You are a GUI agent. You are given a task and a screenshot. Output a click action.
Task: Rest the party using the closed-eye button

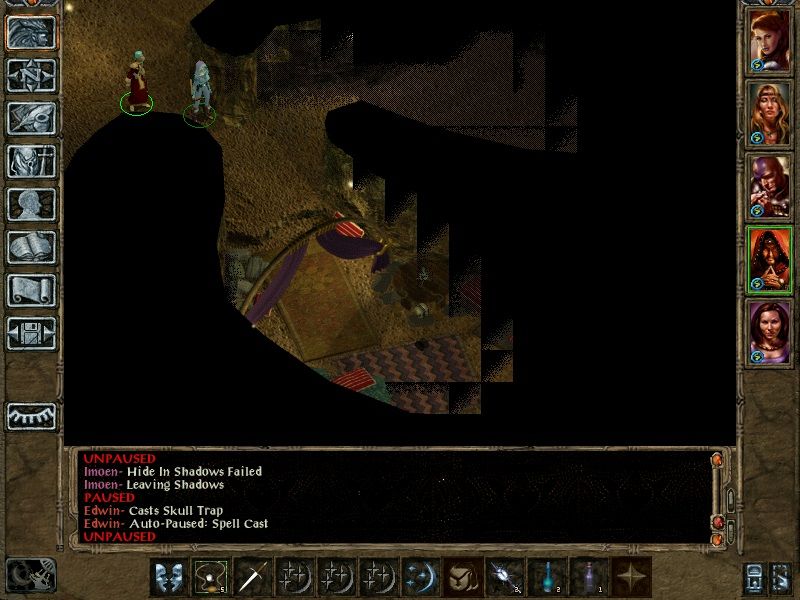tap(31, 416)
